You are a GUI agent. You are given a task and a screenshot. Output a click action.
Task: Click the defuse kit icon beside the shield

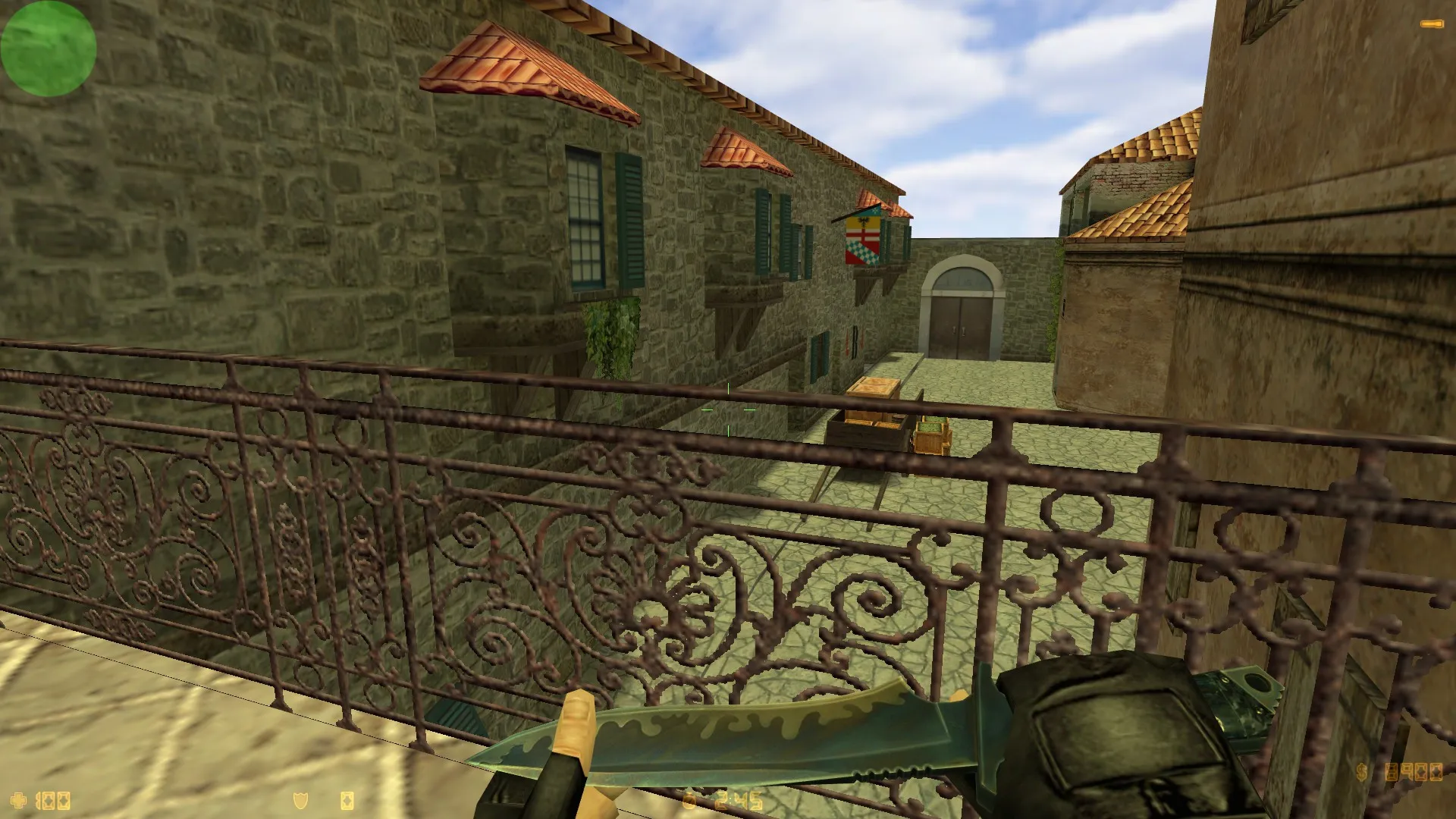pyautogui.click(x=349, y=799)
